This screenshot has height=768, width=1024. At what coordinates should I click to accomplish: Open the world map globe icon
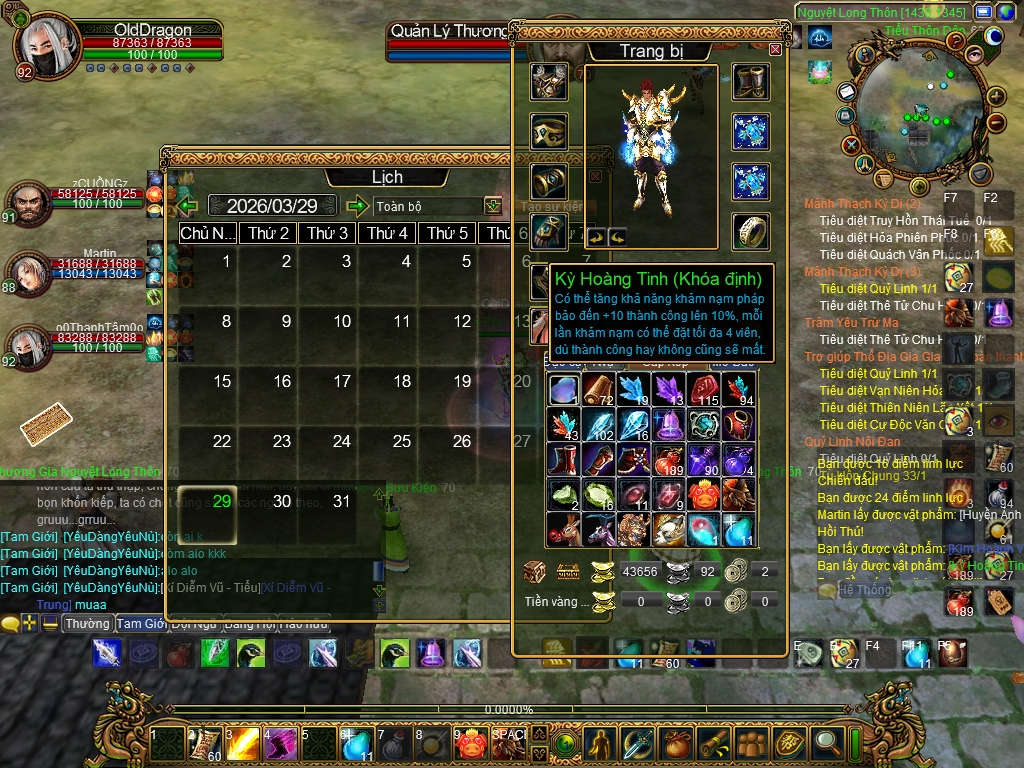pyautogui.click(x=1006, y=12)
